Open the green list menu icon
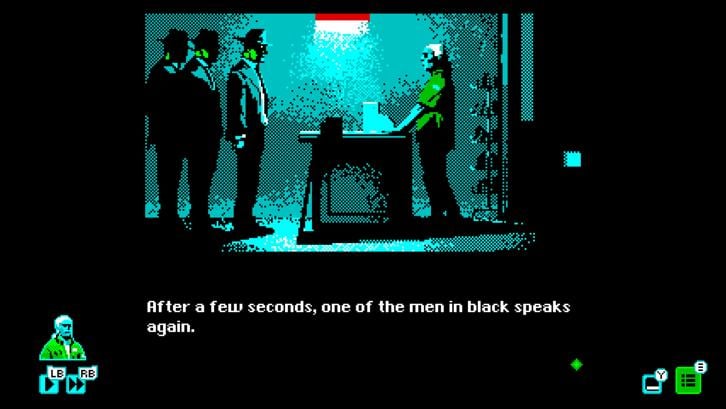Screen dimensions: 726x409 pos(688,380)
